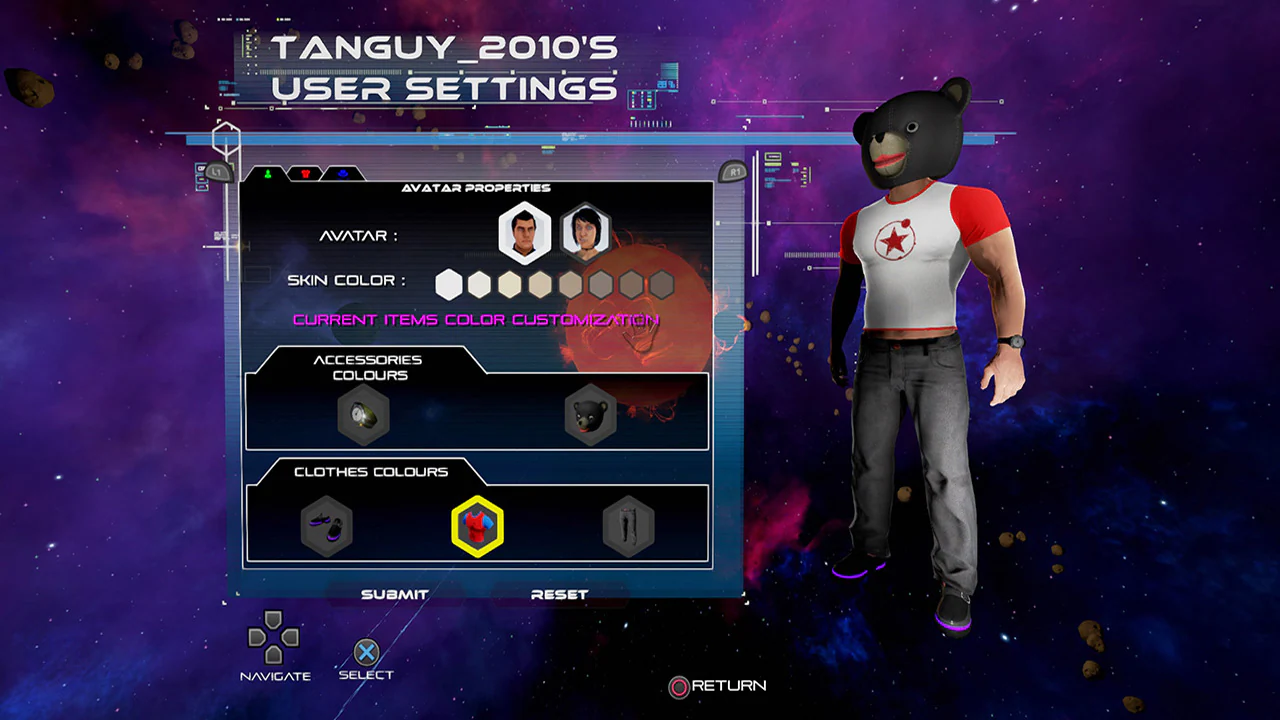
Task: Select the shoes icon under Clothes Colours
Action: tap(327, 527)
